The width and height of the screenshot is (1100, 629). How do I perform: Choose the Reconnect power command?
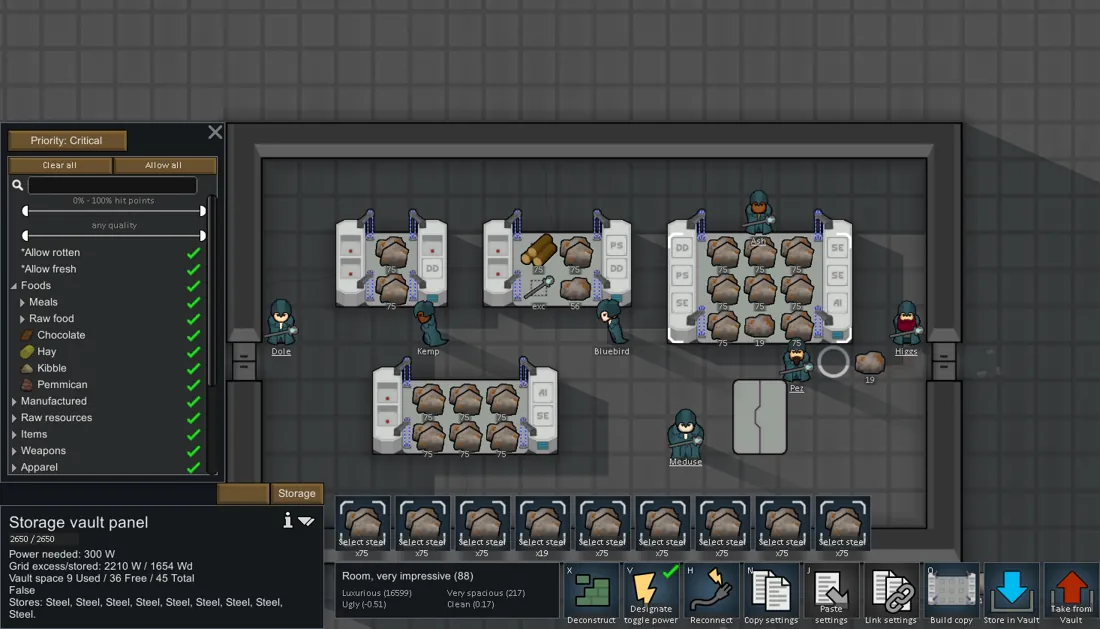tap(711, 594)
